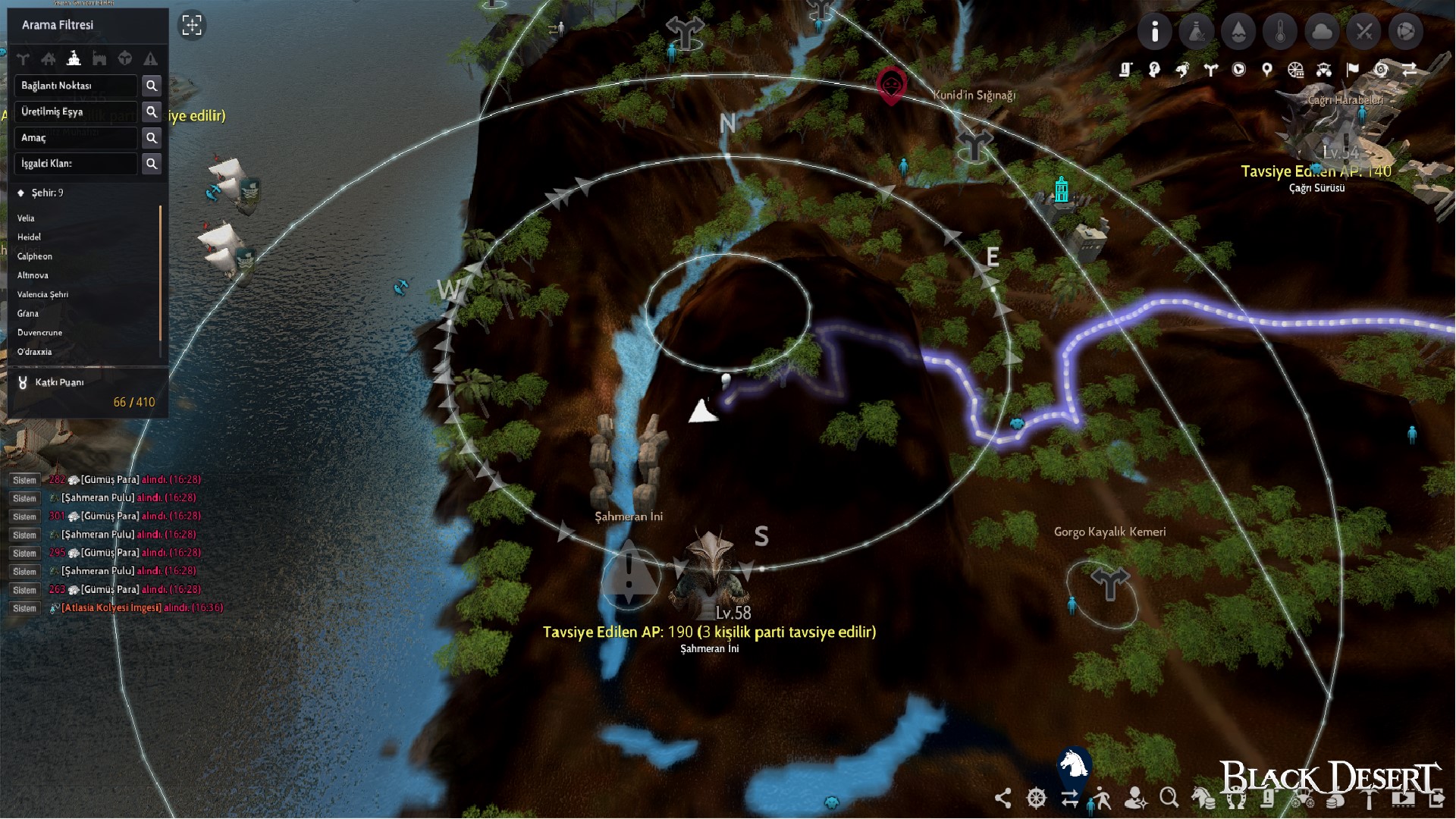Select the carriage icon in map filter row

tap(1324, 69)
